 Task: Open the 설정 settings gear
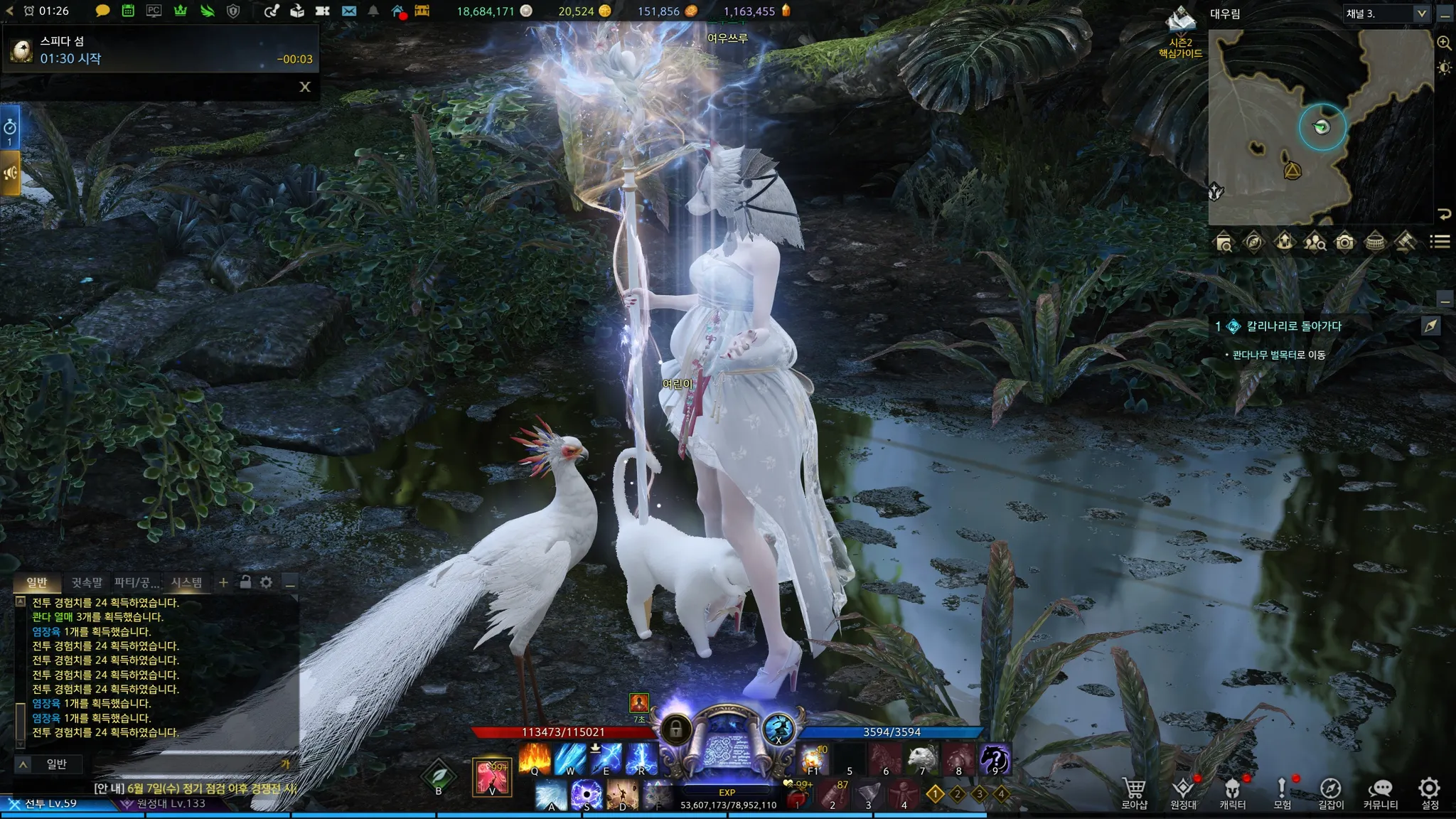coord(1429,791)
